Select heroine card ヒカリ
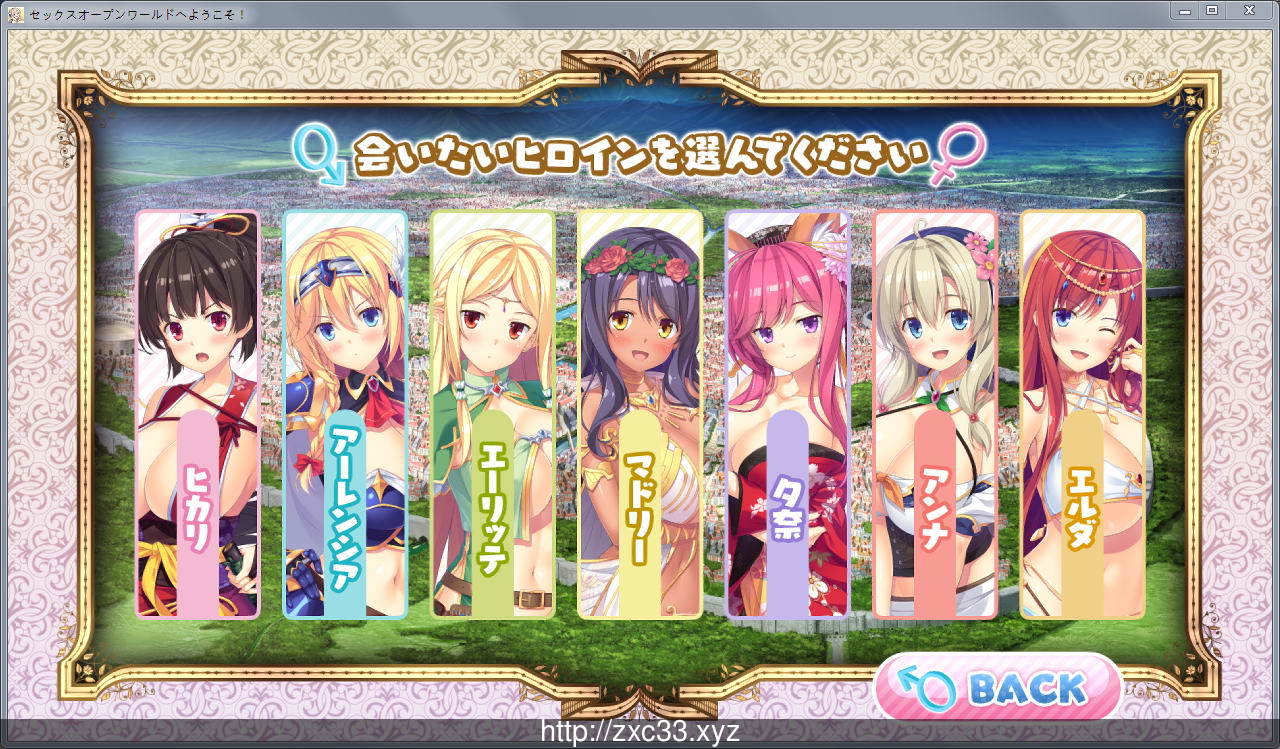Screen dimensions: 1280x749 pyautogui.click(x=197, y=413)
